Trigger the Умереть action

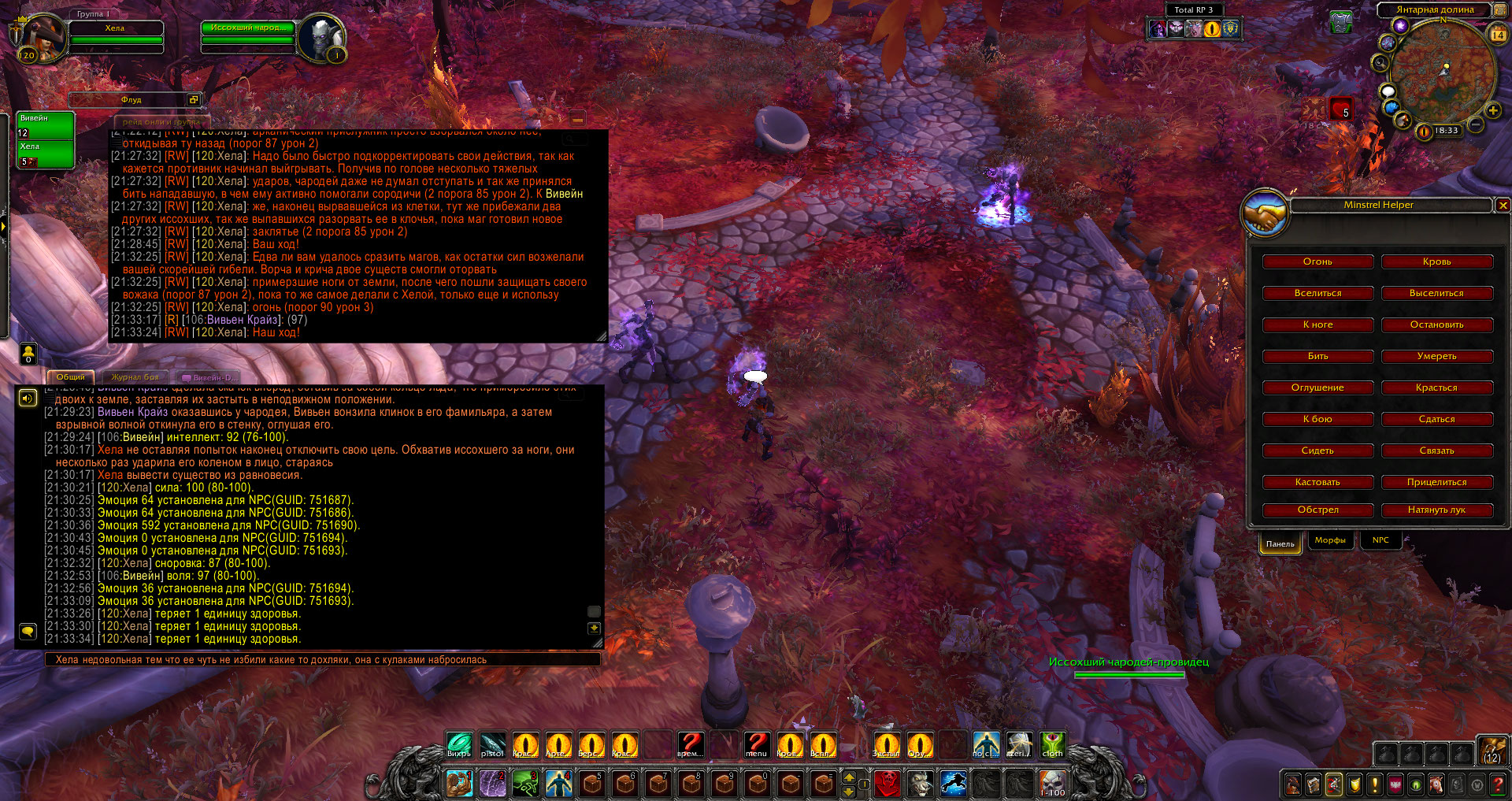pos(1436,356)
